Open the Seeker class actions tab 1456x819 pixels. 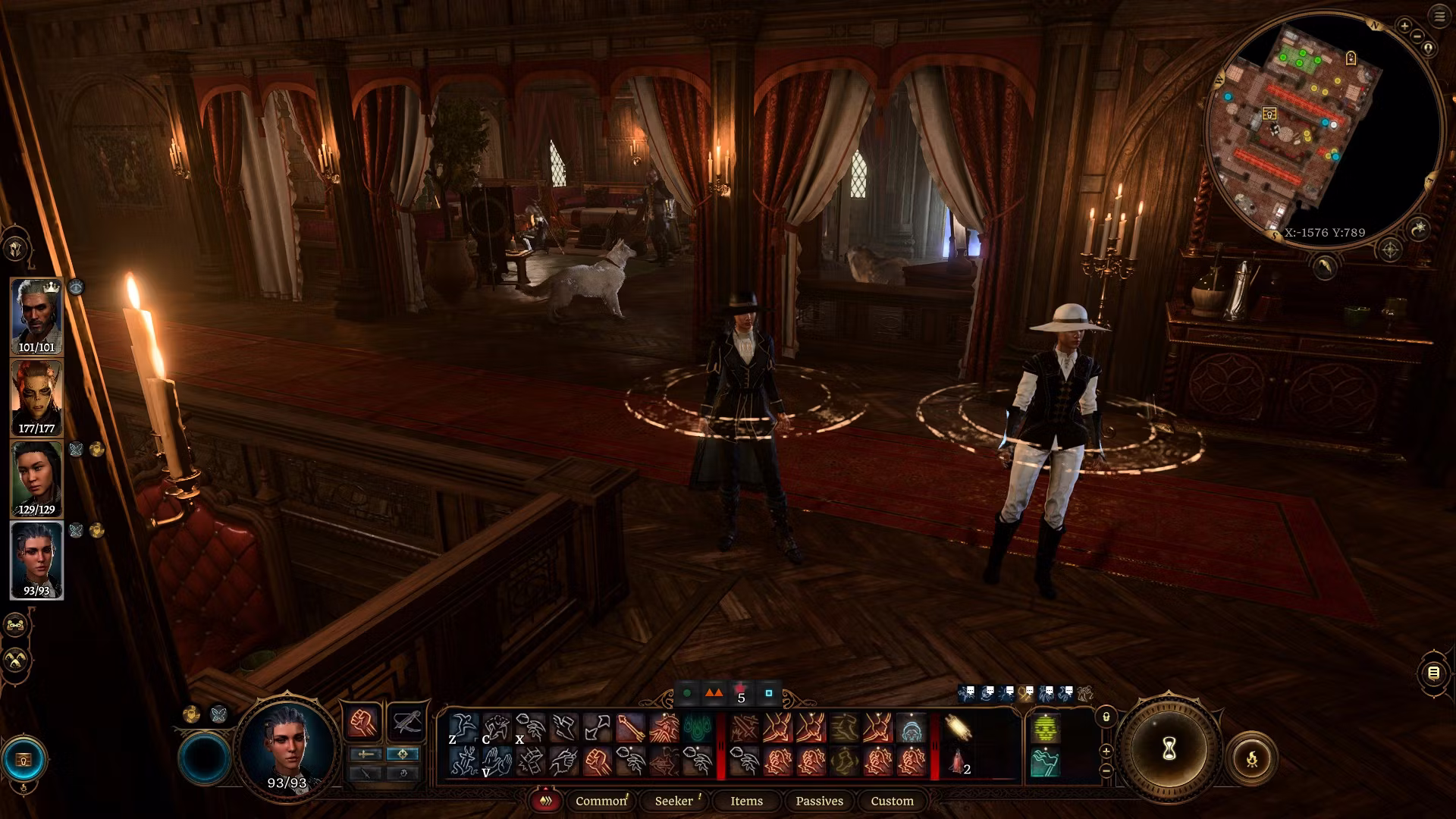[x=674, y=801]
